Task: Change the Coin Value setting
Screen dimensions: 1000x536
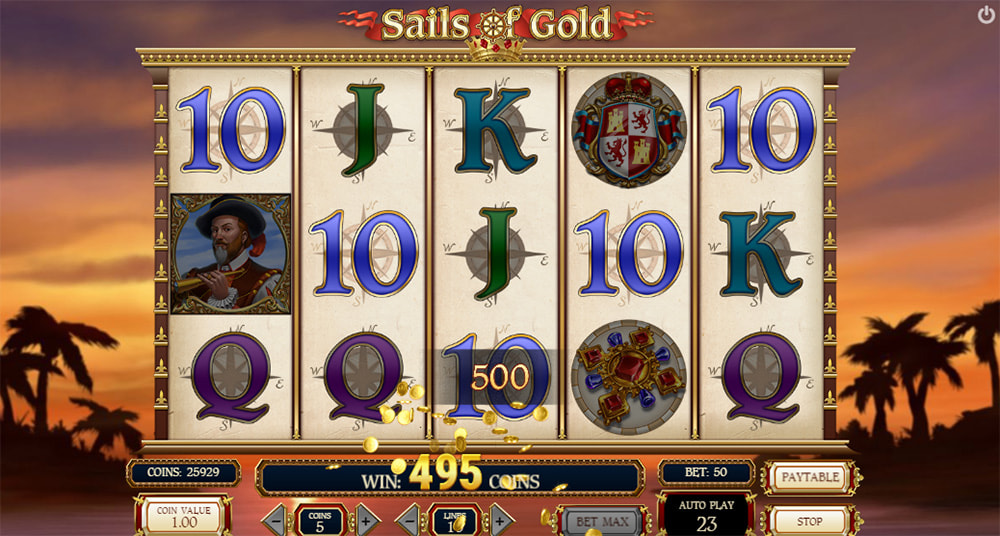Action: pyautogui.click(x=183, y=517)
